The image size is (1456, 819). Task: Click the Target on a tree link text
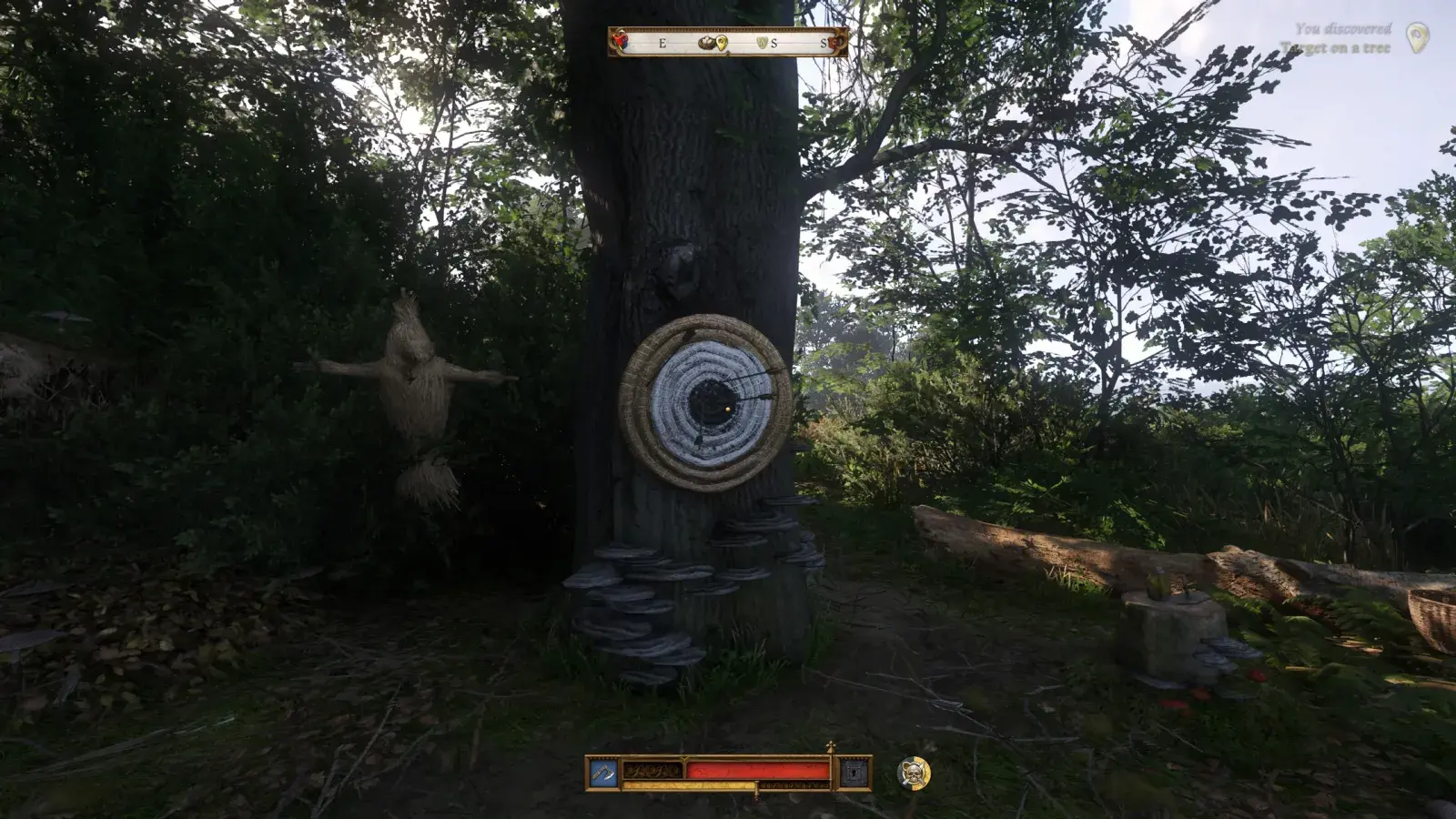1334,46
